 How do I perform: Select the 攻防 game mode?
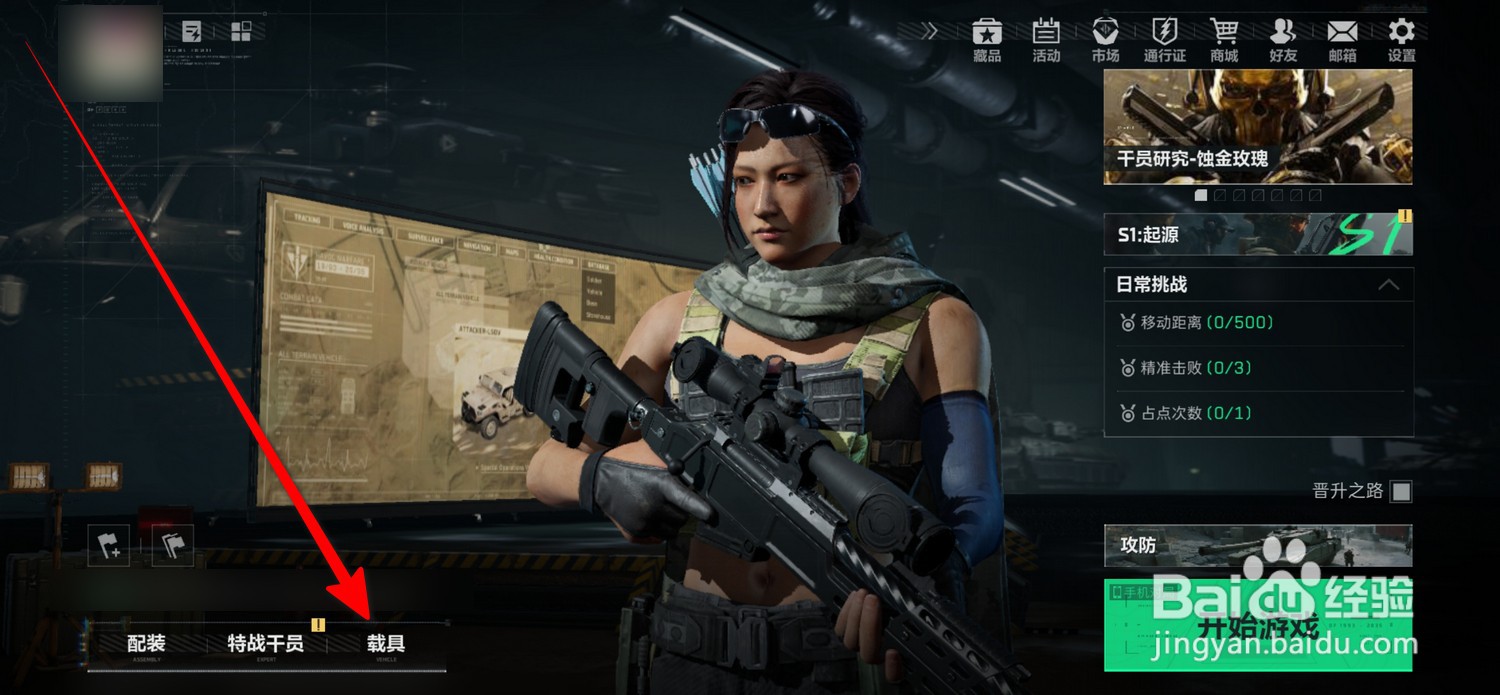1258,545
